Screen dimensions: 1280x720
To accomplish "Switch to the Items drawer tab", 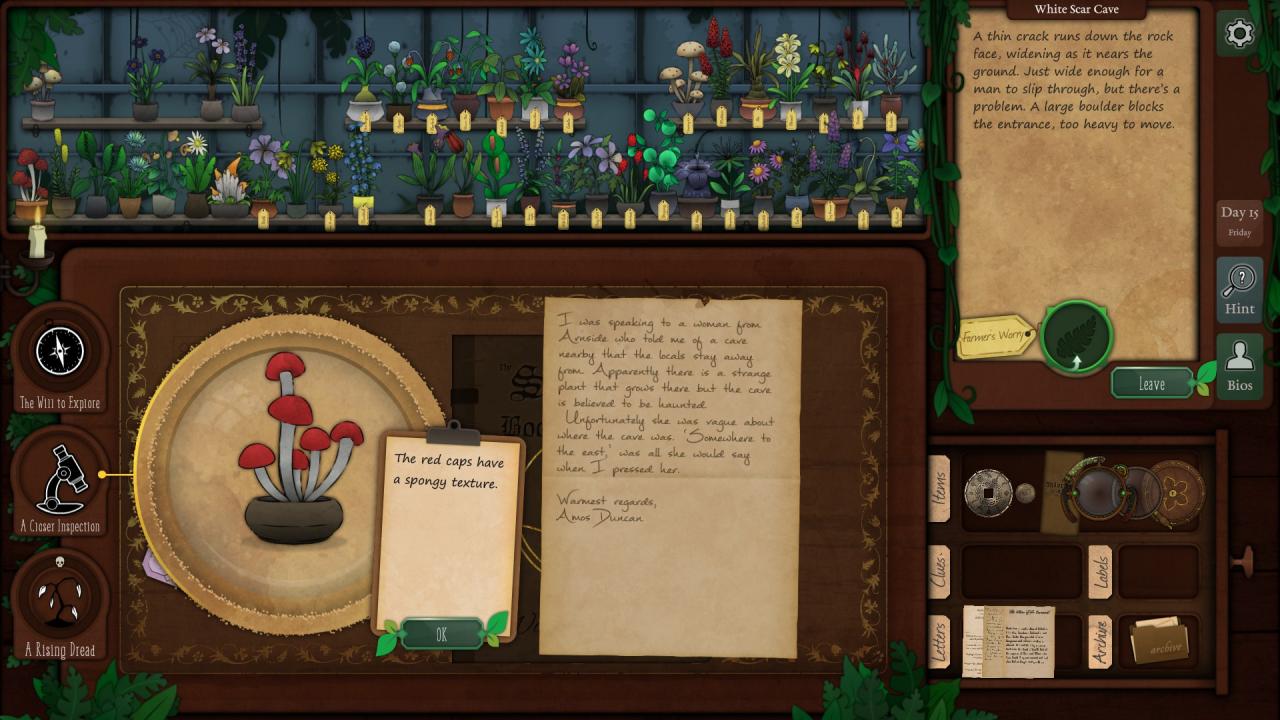I will click(939, 489).
